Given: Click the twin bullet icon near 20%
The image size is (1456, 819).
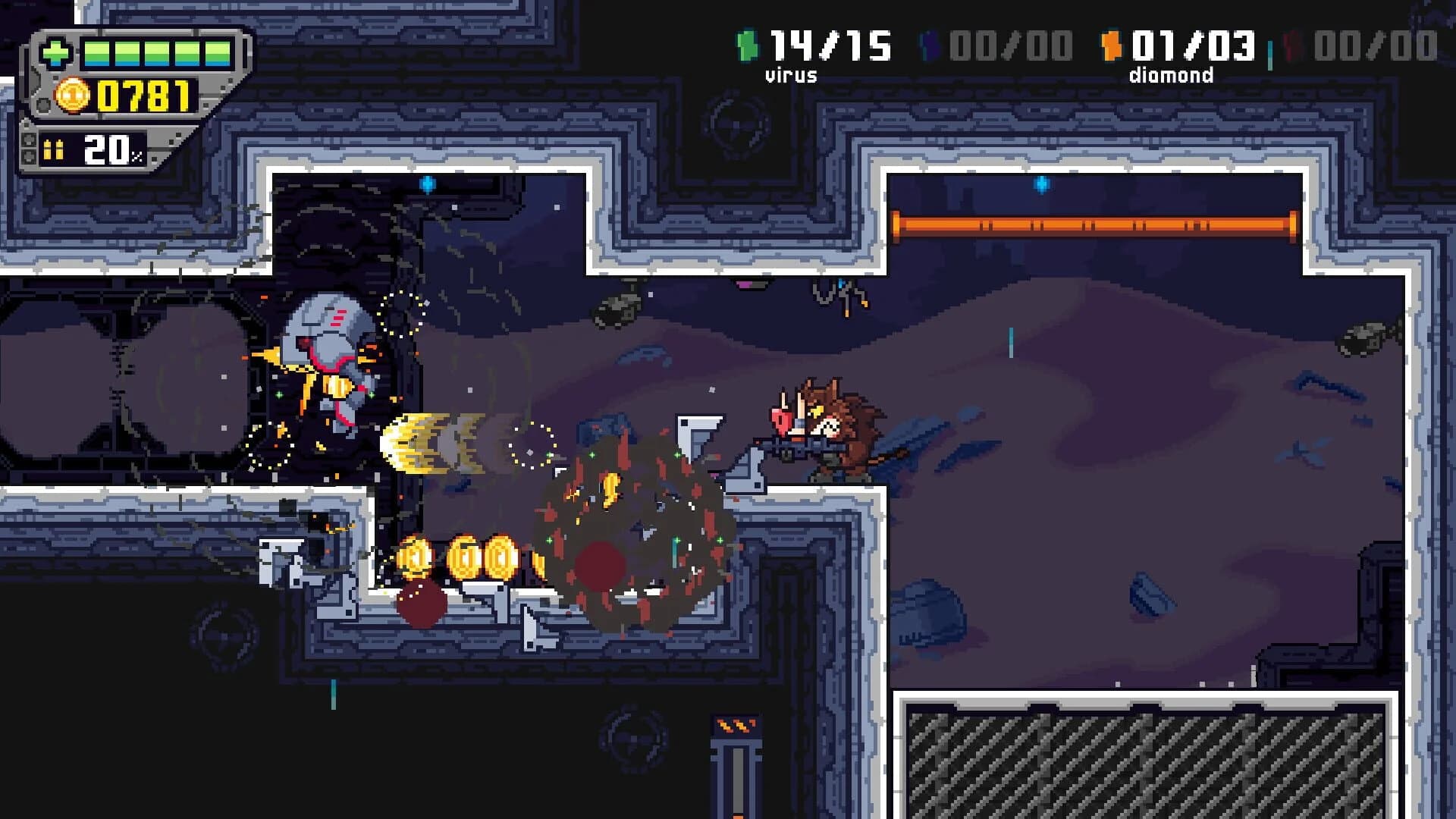Looking at the screenshot, I should point(53,149).
